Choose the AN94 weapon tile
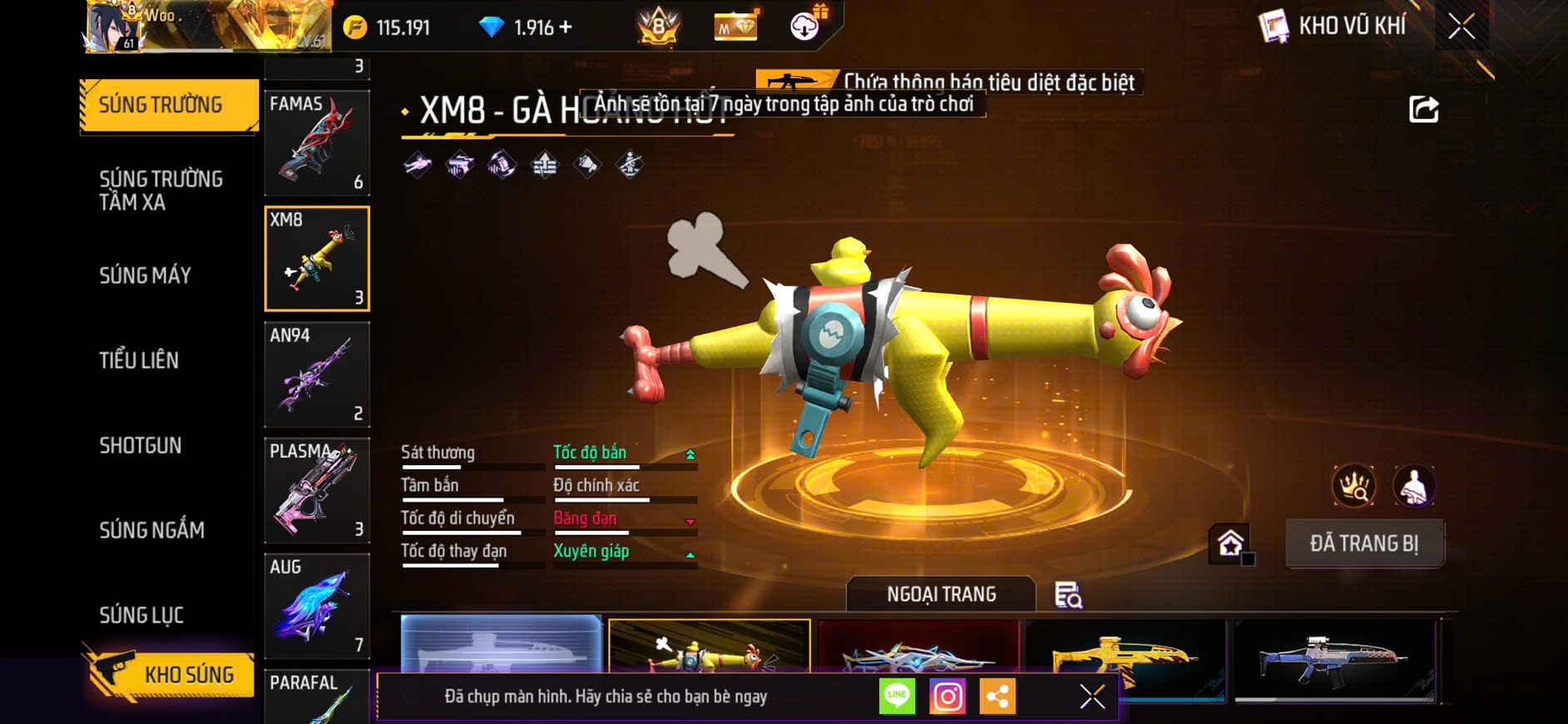Viewport: 1568px width, 724px height. pyautogui.click(x=317, y=374)
